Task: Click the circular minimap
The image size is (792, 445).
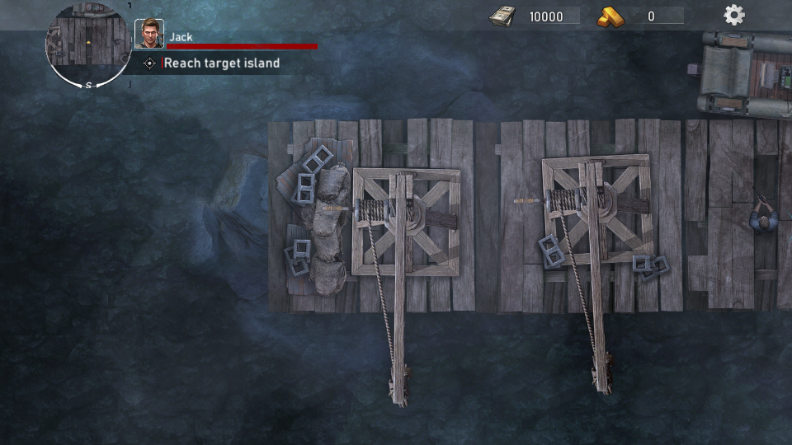Action: pyautogui.click(x=88, y=44)
